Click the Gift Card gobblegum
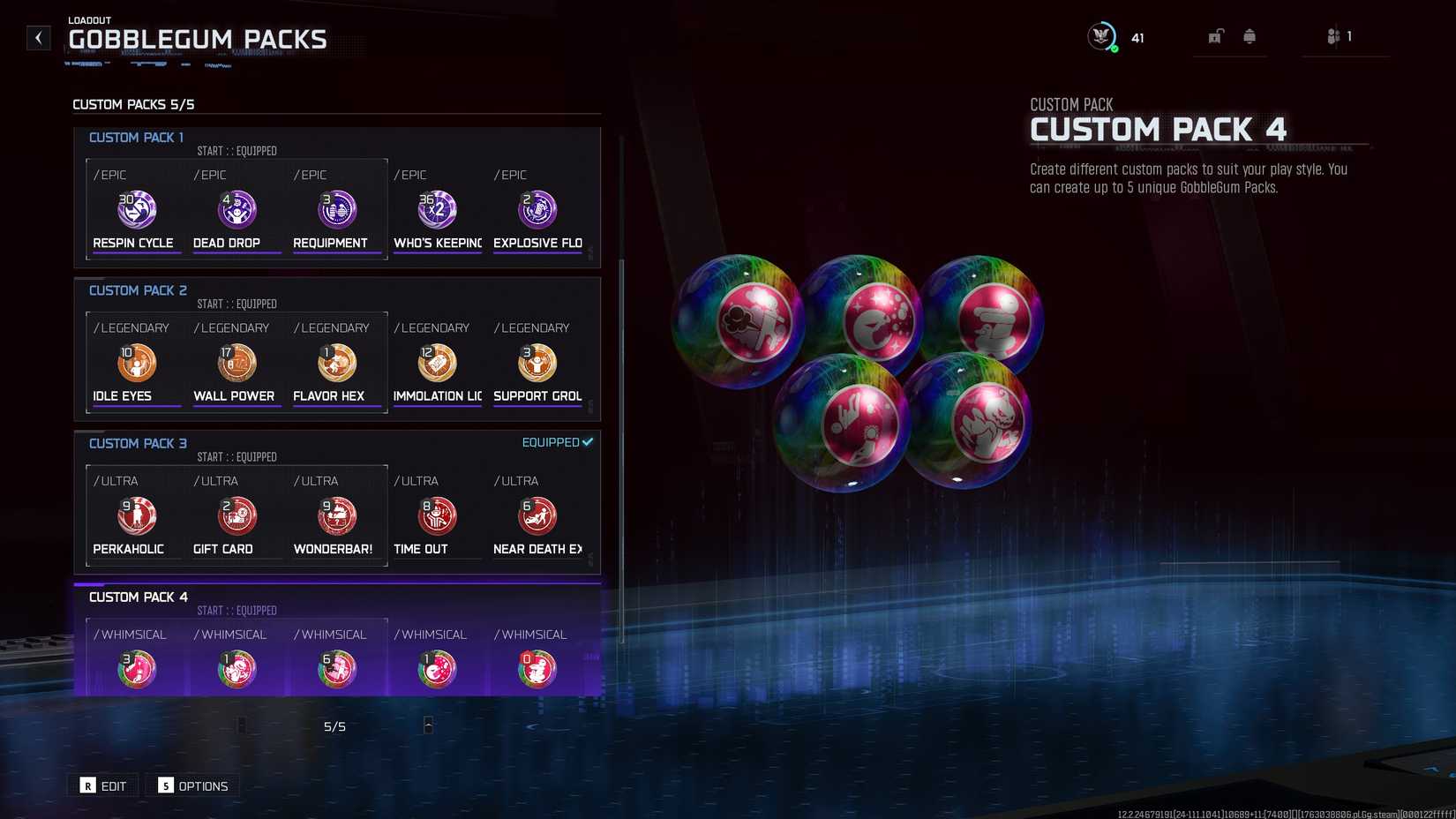 tap(236, 515)
